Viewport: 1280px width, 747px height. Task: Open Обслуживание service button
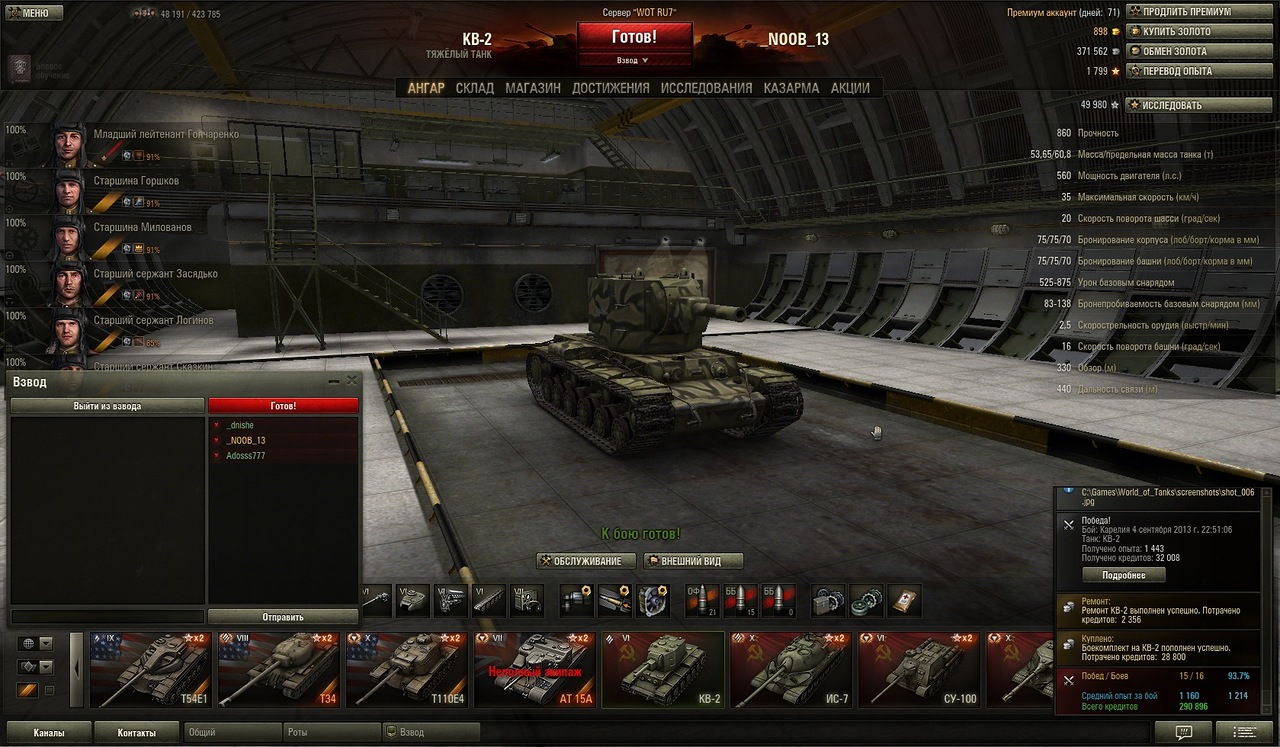pos(586,561)
